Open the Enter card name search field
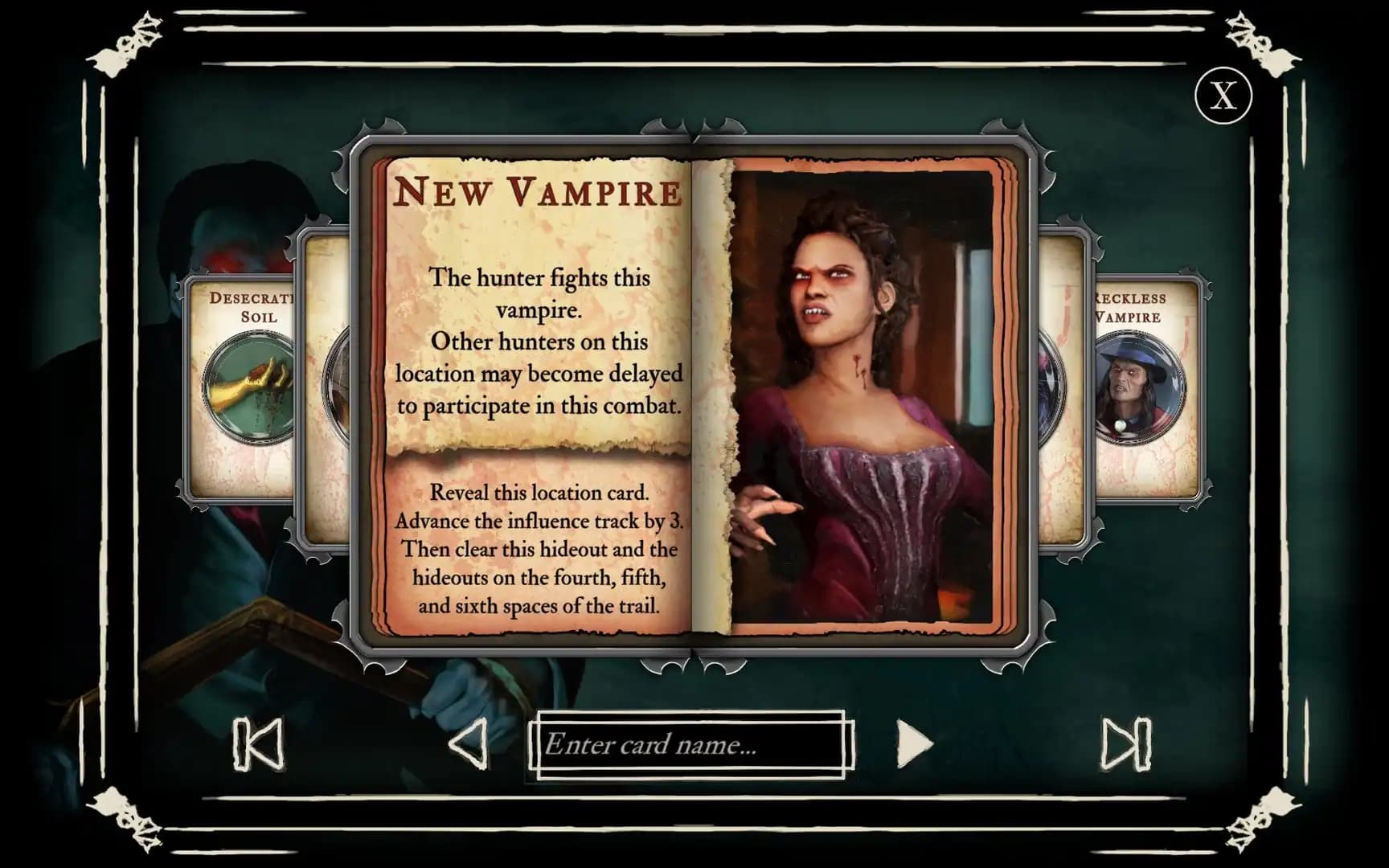Image resolution: width=1389 pixels, height=868 pixels. (x=693, y=743)
